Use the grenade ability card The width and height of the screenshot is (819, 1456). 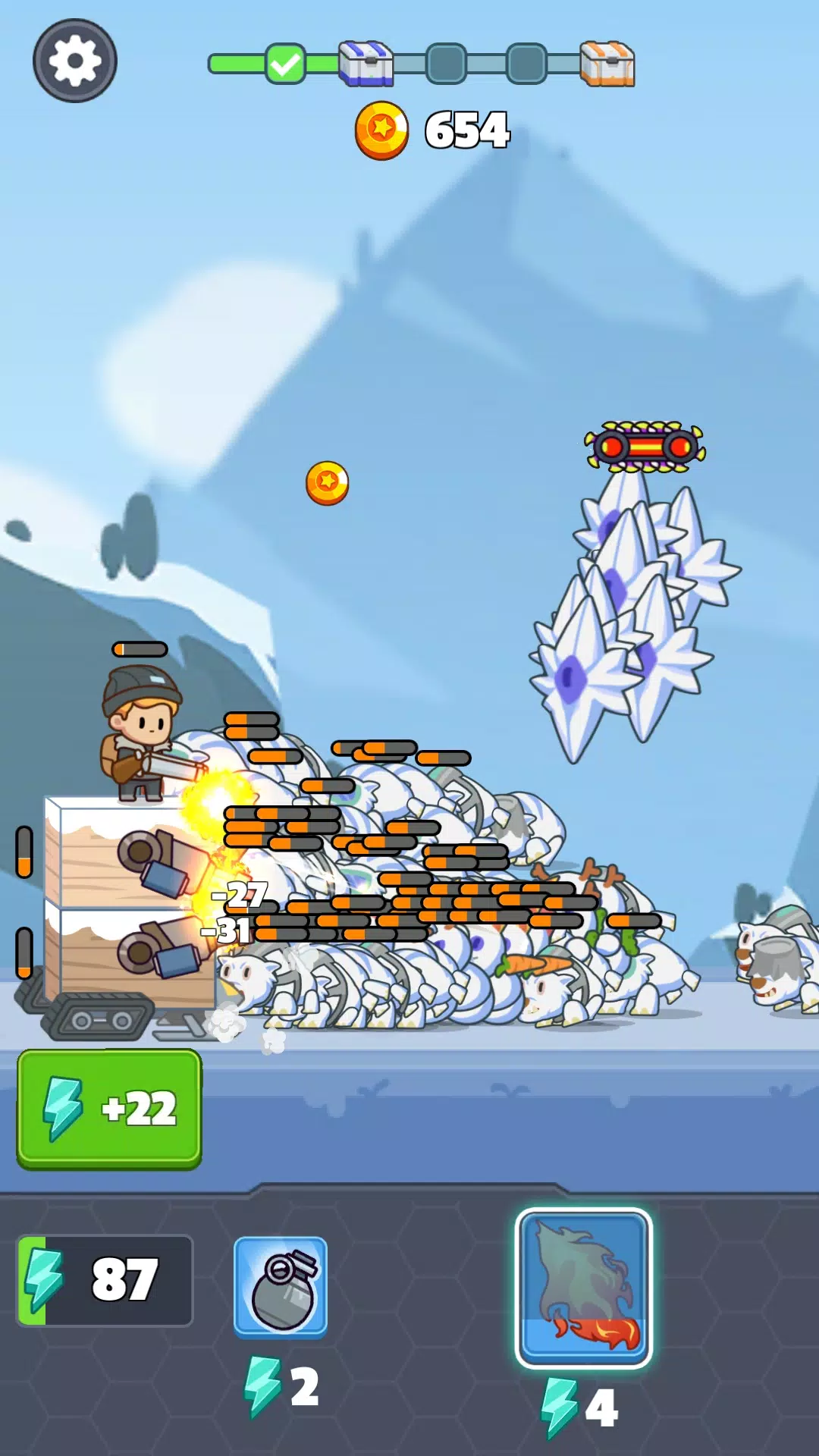[x=281, y=1286]
